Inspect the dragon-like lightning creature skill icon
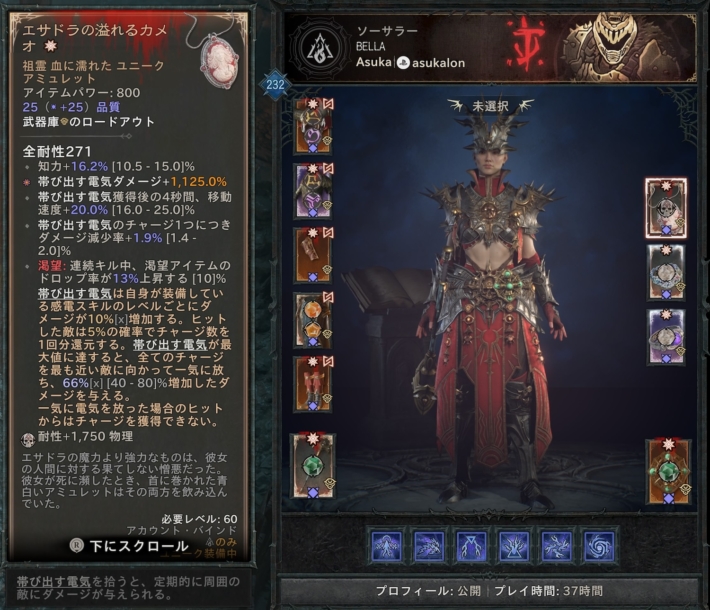Viewport: 710px width, 610px height. [x=428, y=546]
